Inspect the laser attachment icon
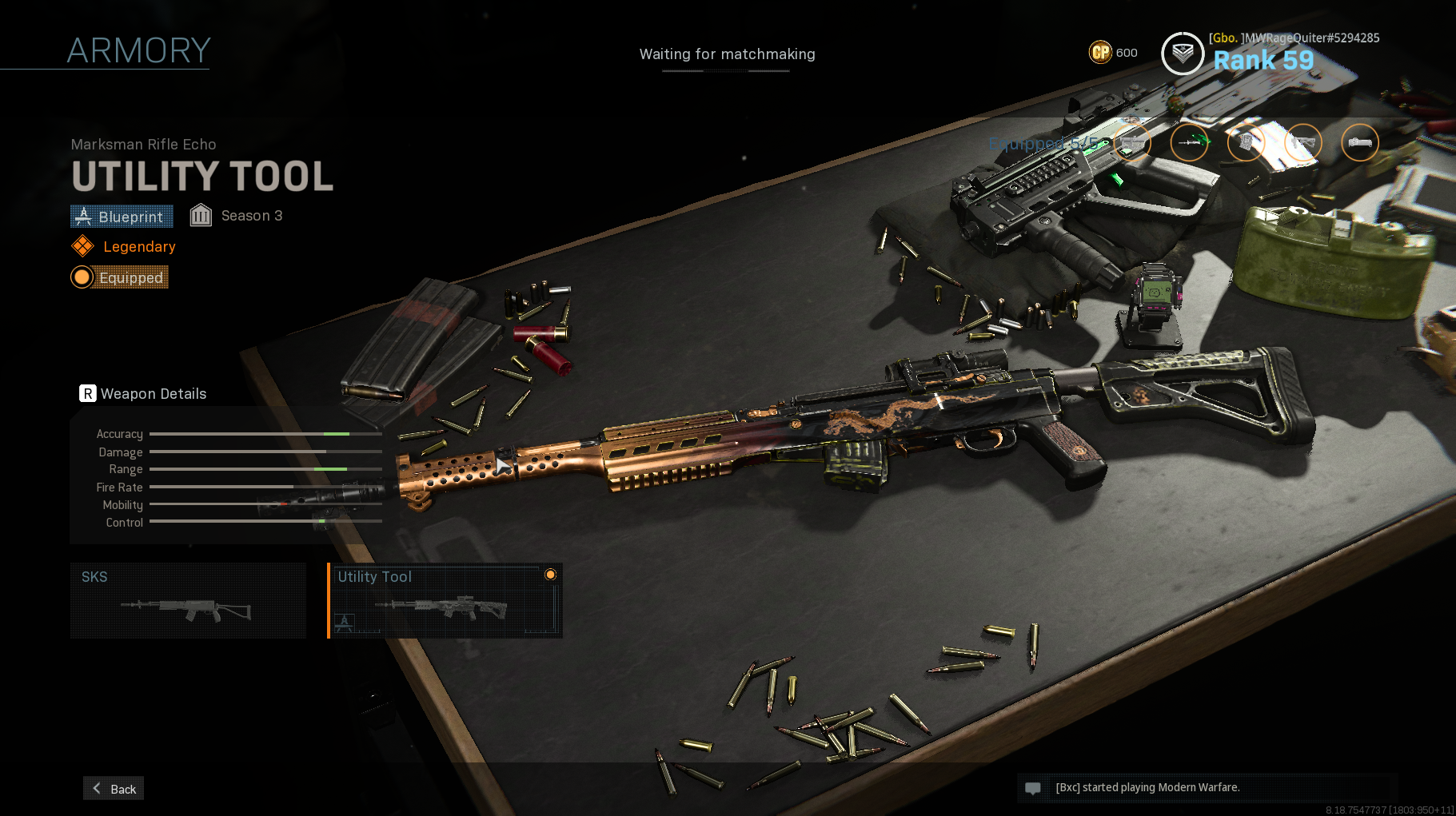The width and height of the screenshot is (1456, 816). pyautogui.click(x=1360, y=143)
